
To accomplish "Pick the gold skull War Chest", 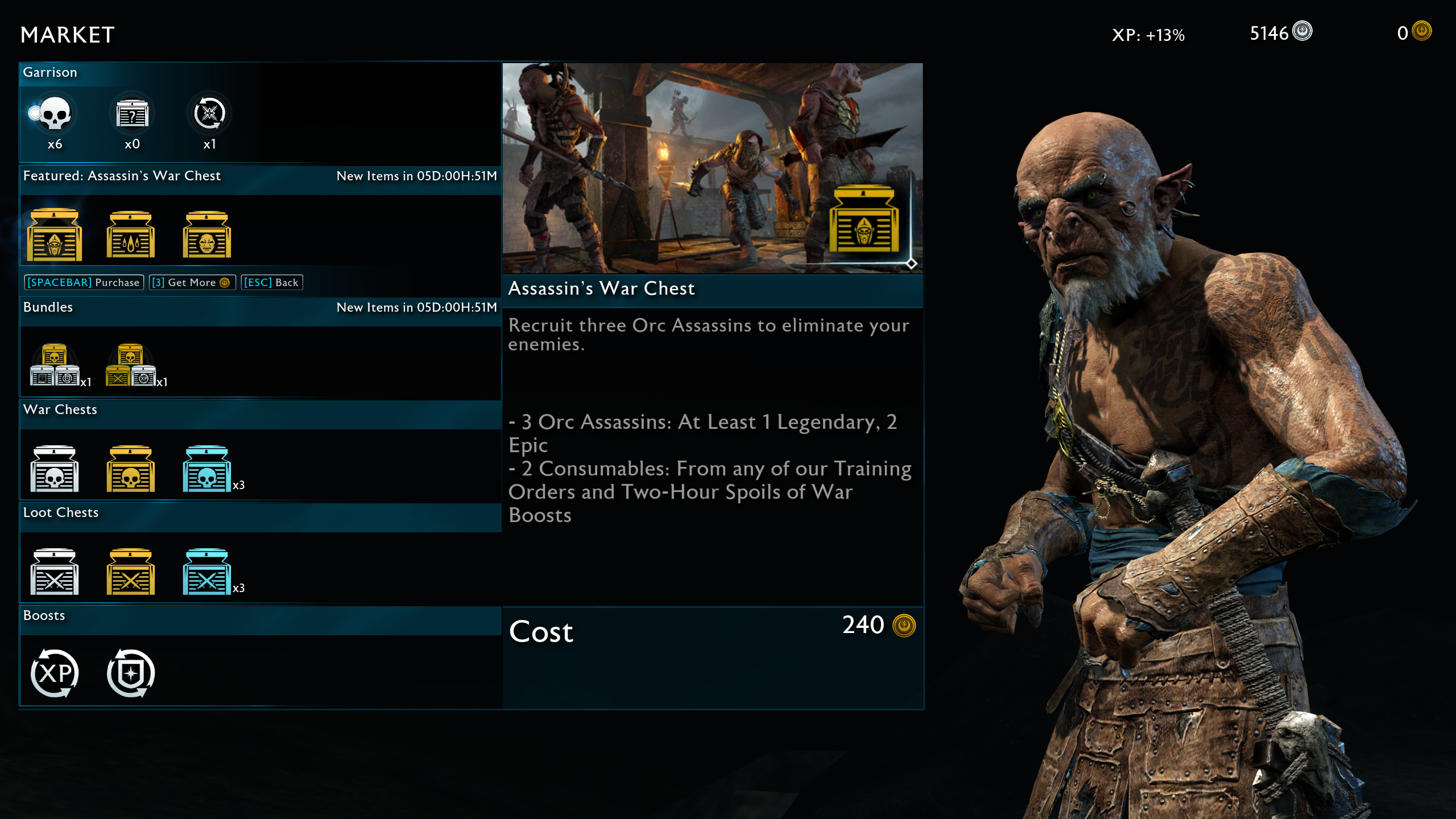I will pos(131,469).
